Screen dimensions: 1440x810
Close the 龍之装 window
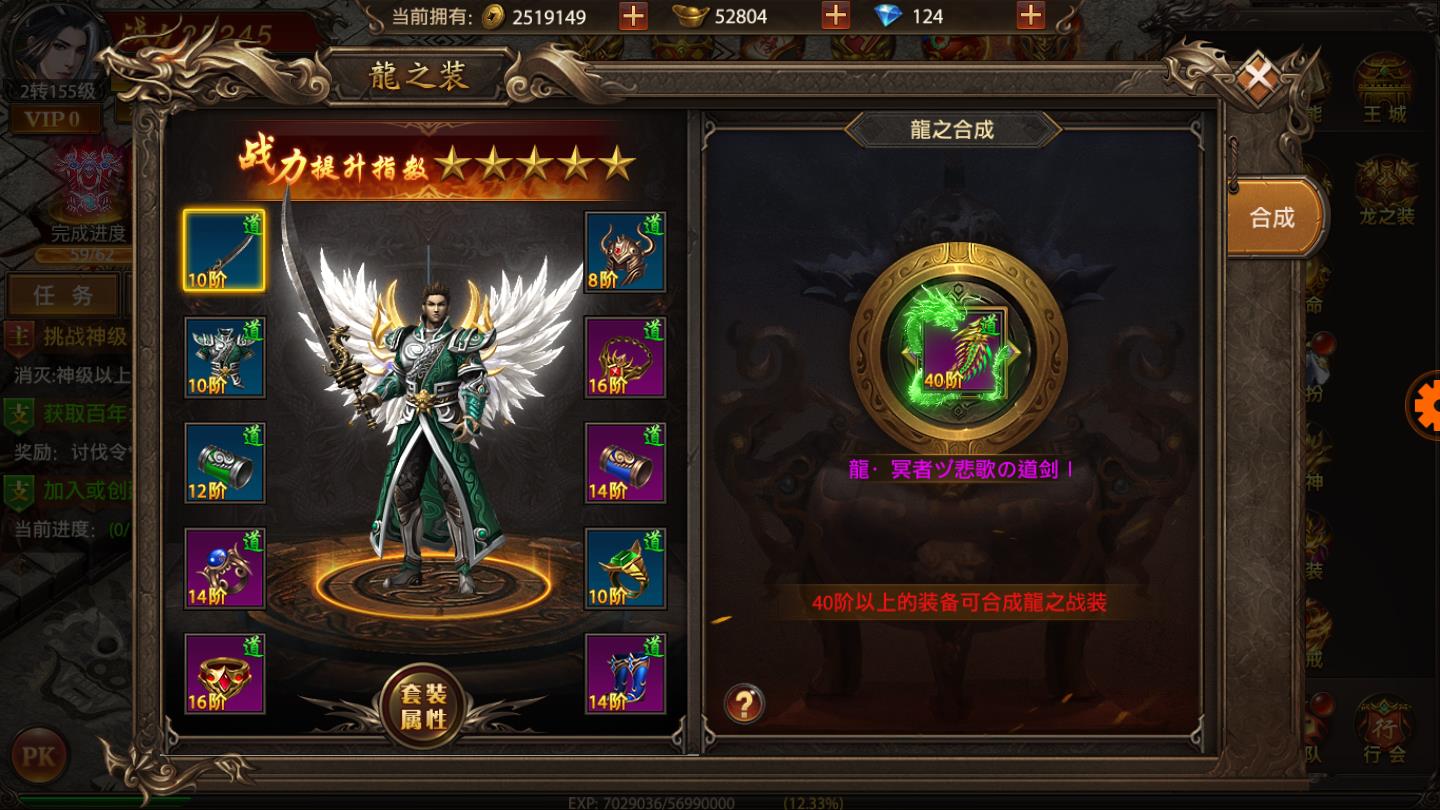point(1258,76)
